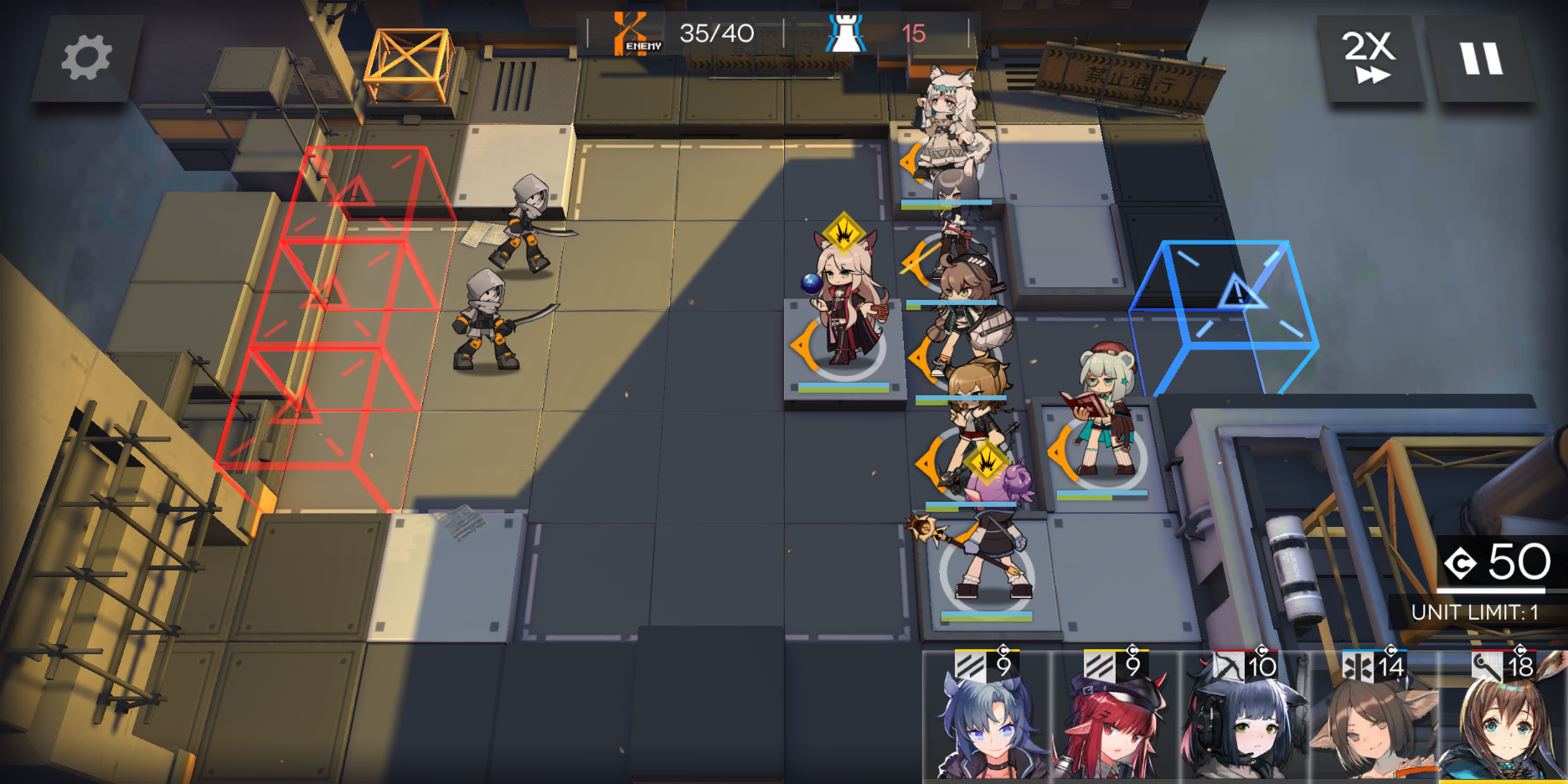Image resolution: width=1568 pixels, height=784 pixels.
Task: Toggle 2X game speed
Action: [x=1372, y=57]
